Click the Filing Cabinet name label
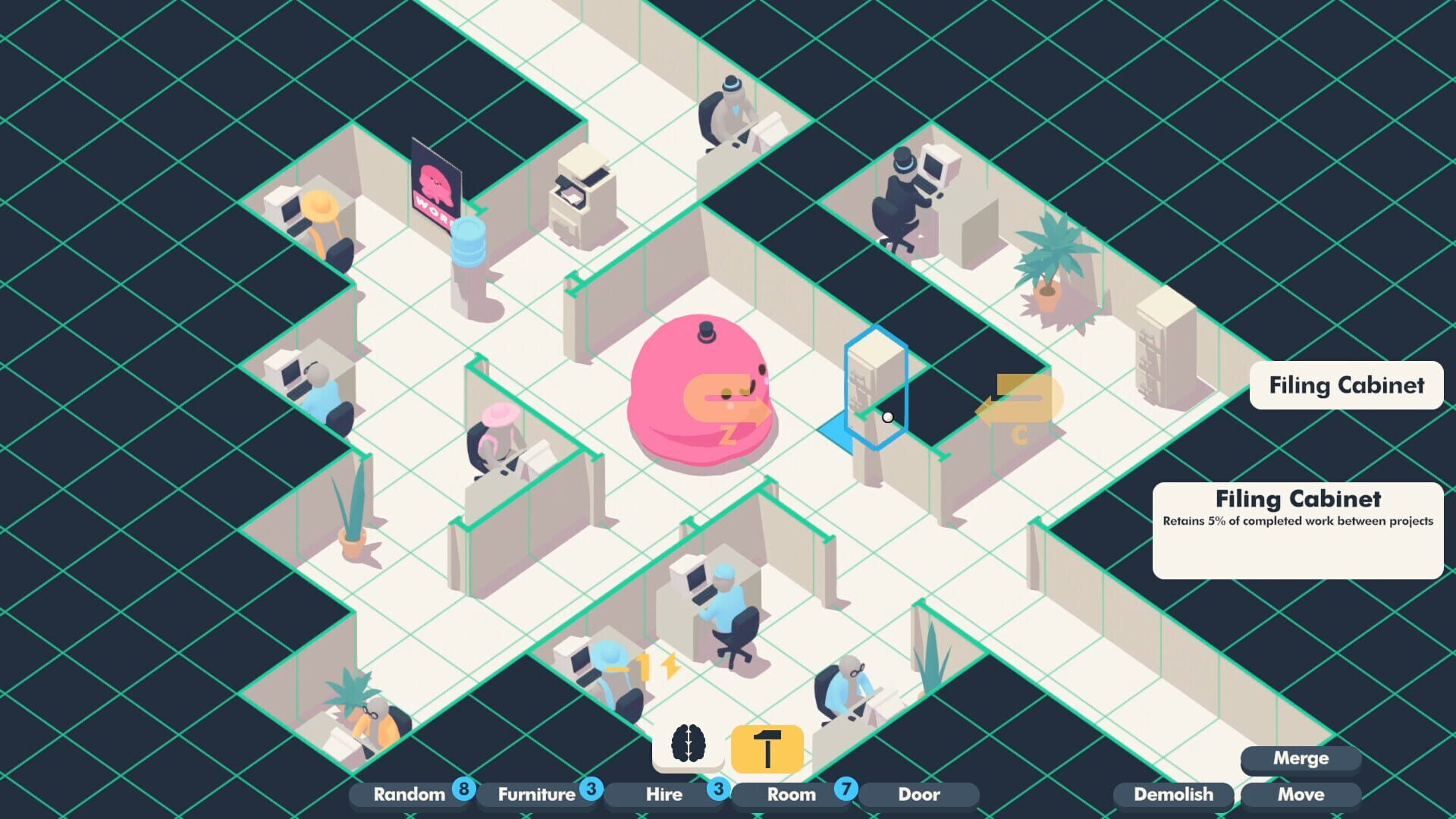The width and height of the screenshot is (1456, 819). [1346, 385]
